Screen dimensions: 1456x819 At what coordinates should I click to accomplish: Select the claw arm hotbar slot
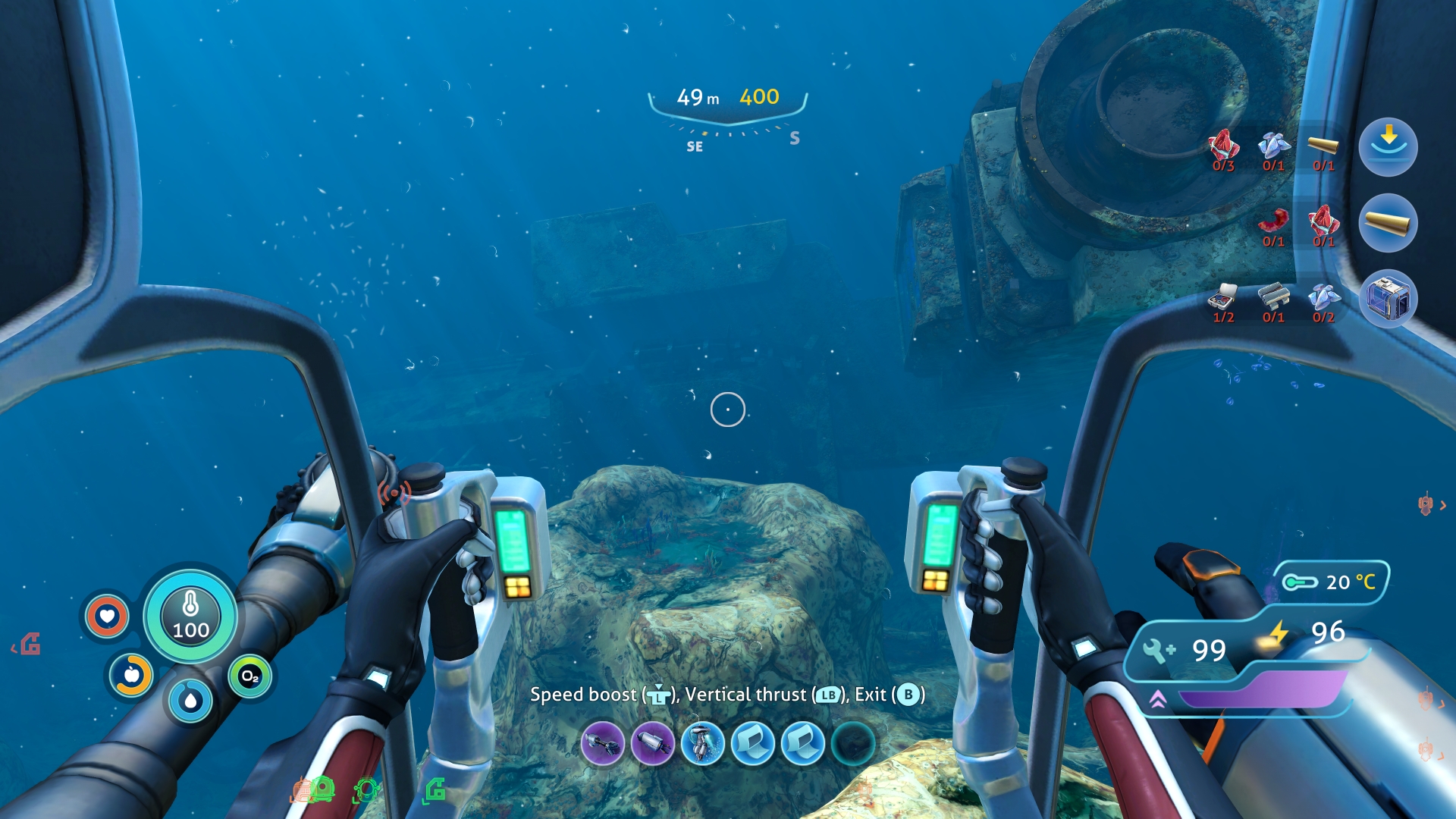click(603, 743)
